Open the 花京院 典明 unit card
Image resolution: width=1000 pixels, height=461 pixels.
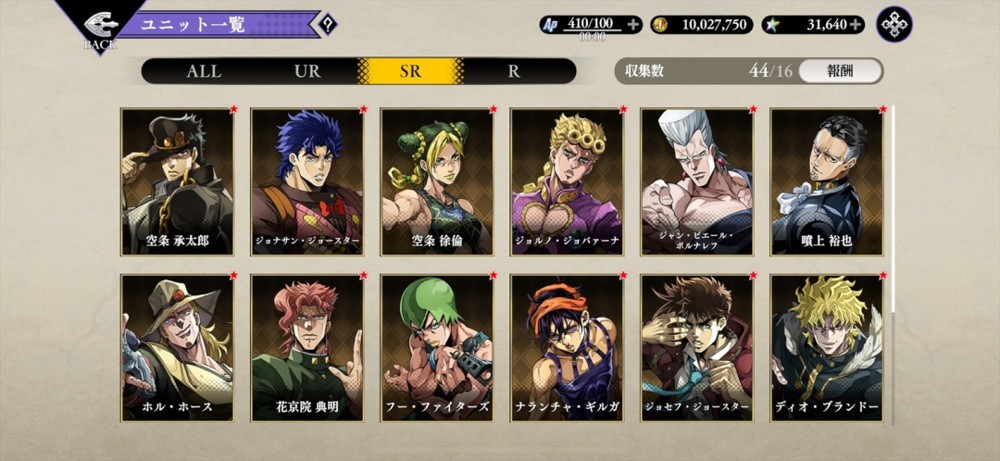point(308,348)
